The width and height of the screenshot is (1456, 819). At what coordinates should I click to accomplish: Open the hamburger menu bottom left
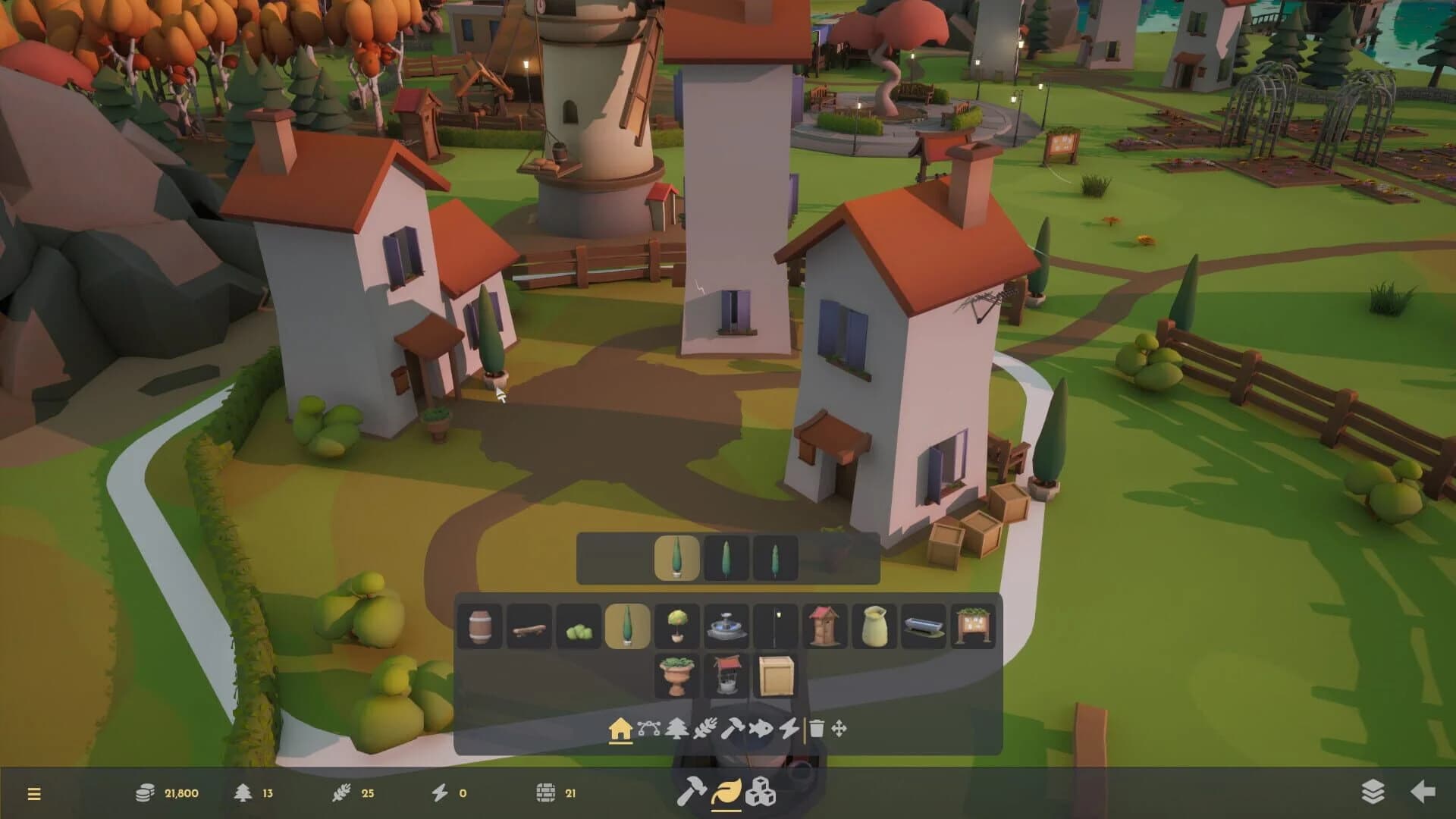click(35, 794)
